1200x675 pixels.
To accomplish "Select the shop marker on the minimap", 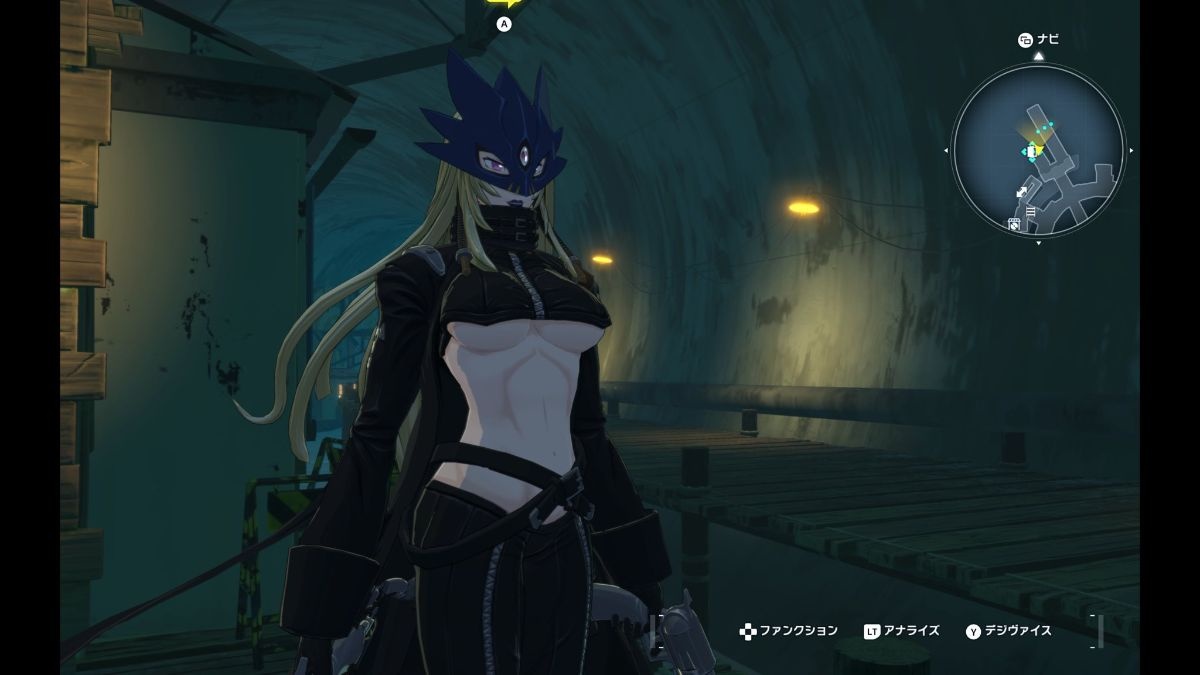I will click(x=1014, y=225).
